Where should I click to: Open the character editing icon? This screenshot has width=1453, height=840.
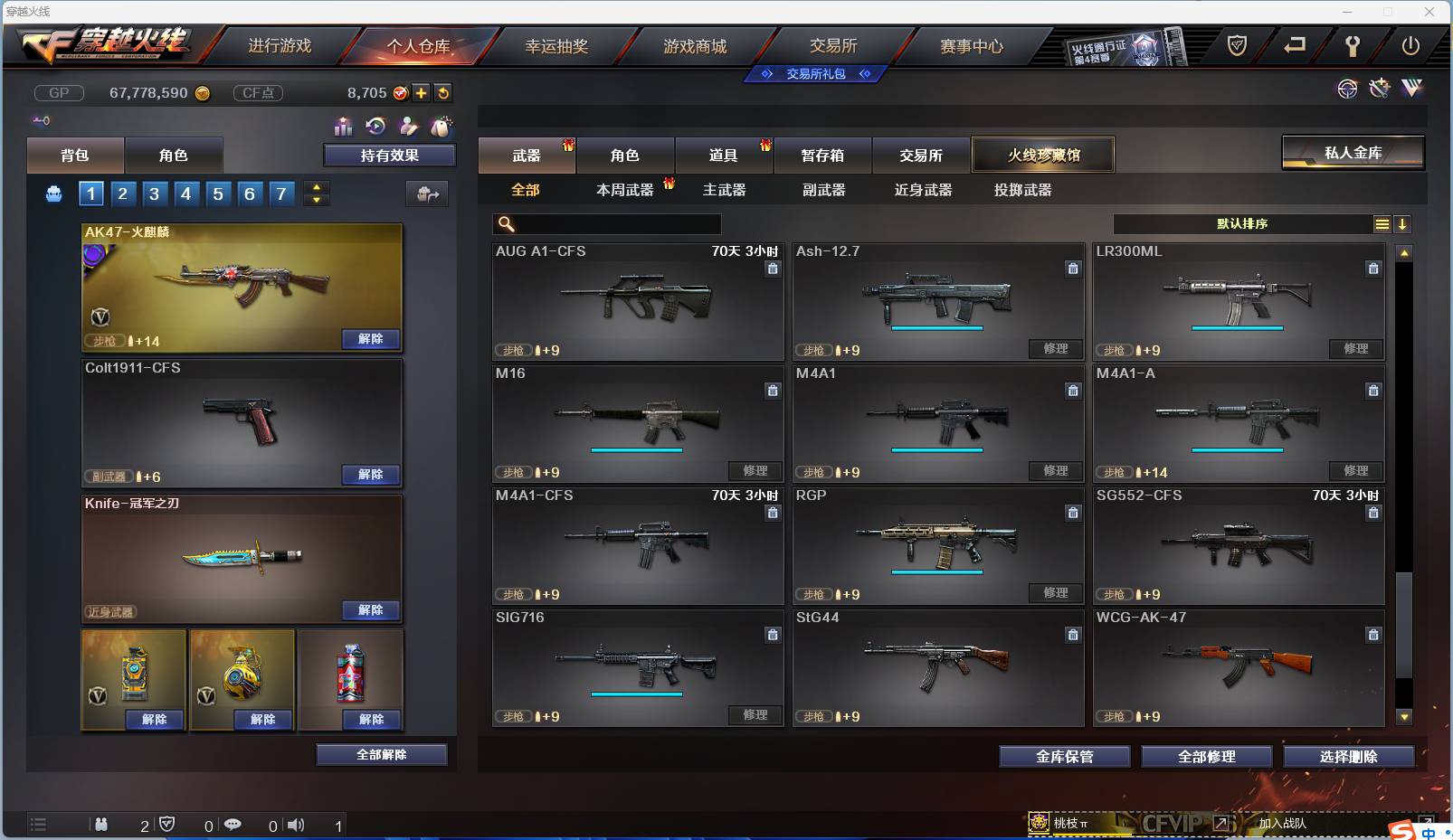coord(409,127)
